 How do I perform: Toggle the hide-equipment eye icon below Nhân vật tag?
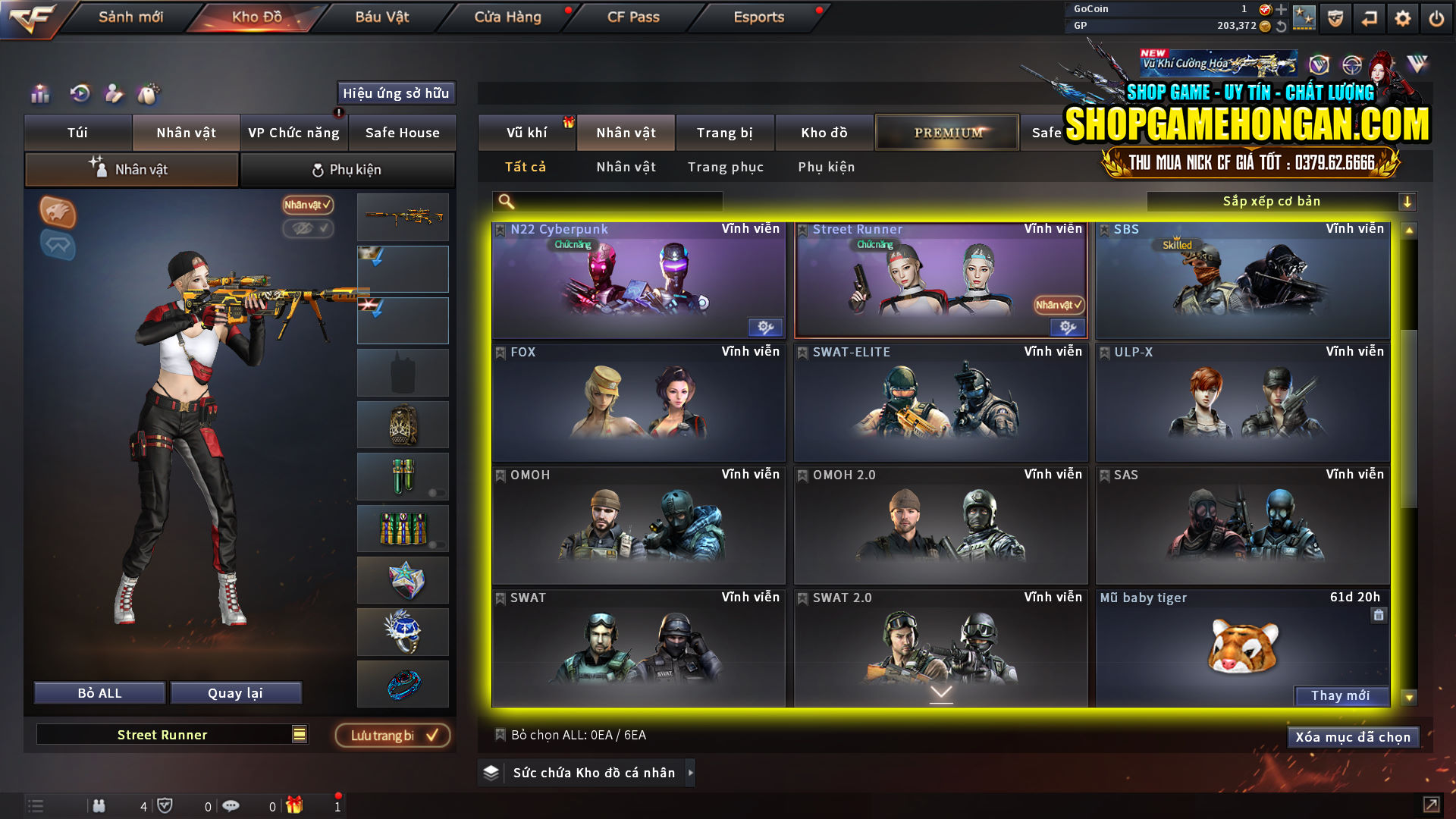coord(308,229)
